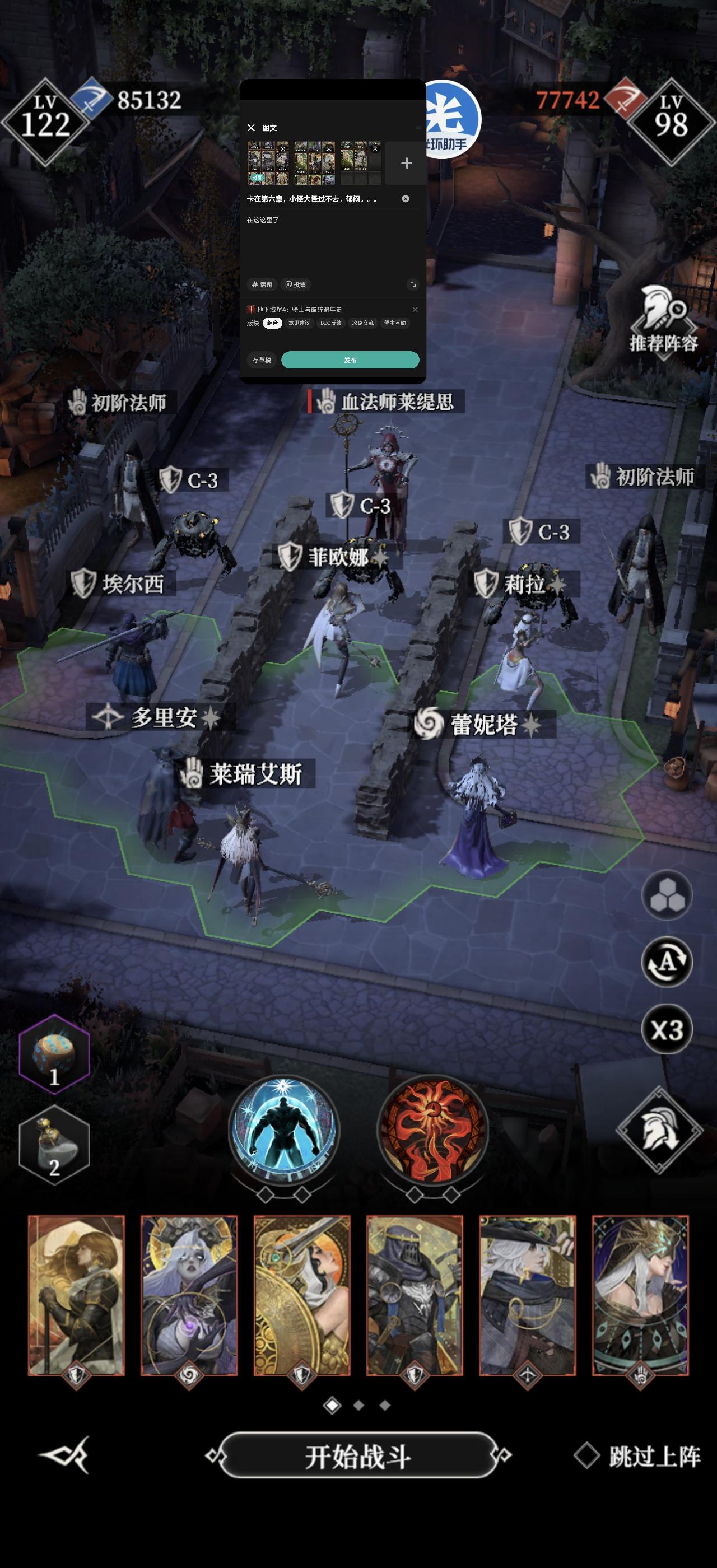The width and height of the screenshot is (717, 1568).
Task: Enable auto-battle with the circular A icon
Action: [x=667, y=960]
